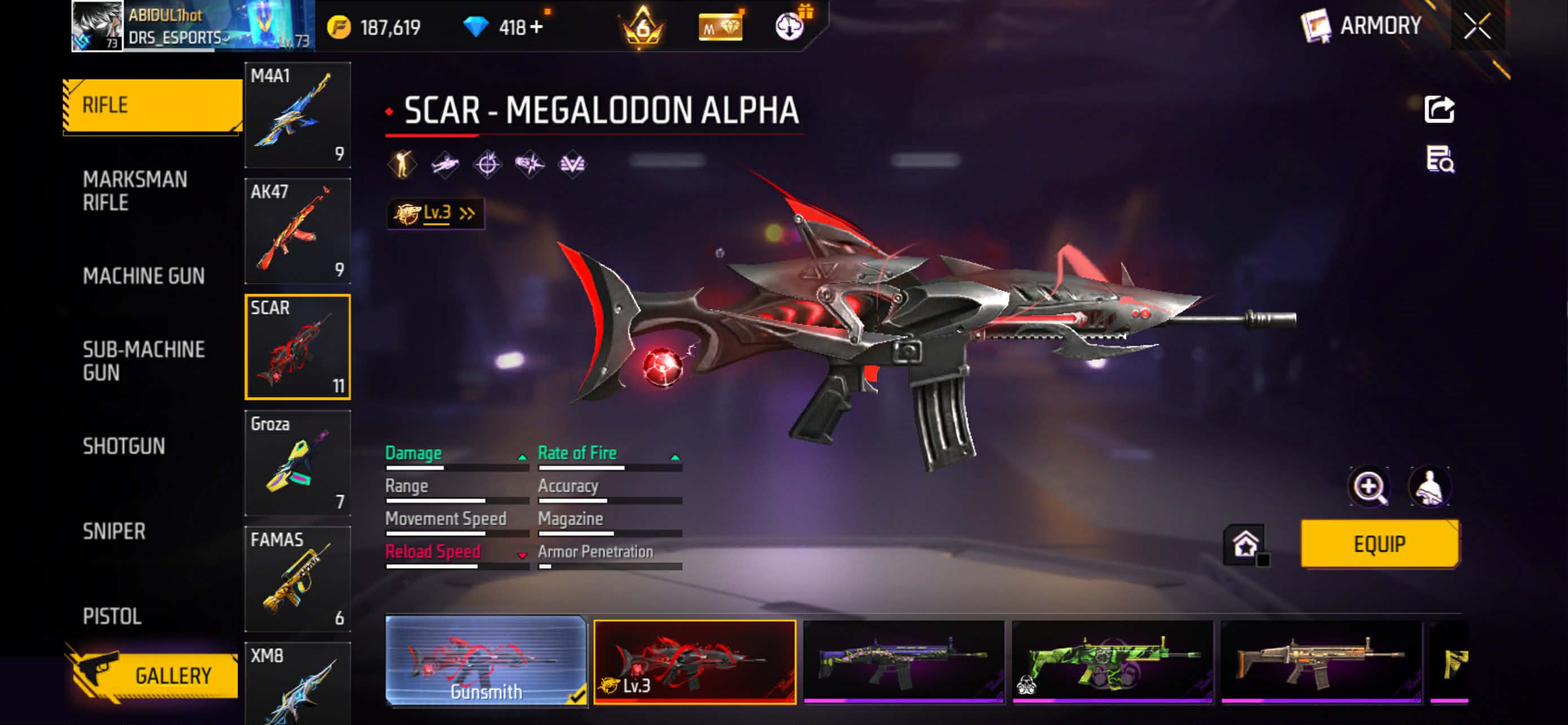
Task: Open the Lv.3 skin upgrade details
Action: coord(435,213)
